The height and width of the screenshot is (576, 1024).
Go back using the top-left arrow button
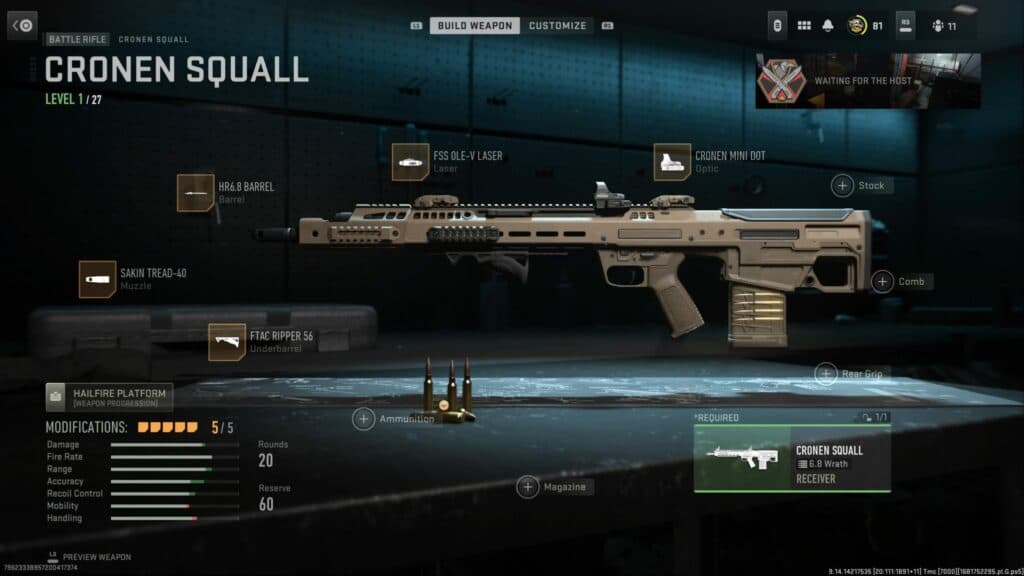pyautogui.click(x=22, y=25)
